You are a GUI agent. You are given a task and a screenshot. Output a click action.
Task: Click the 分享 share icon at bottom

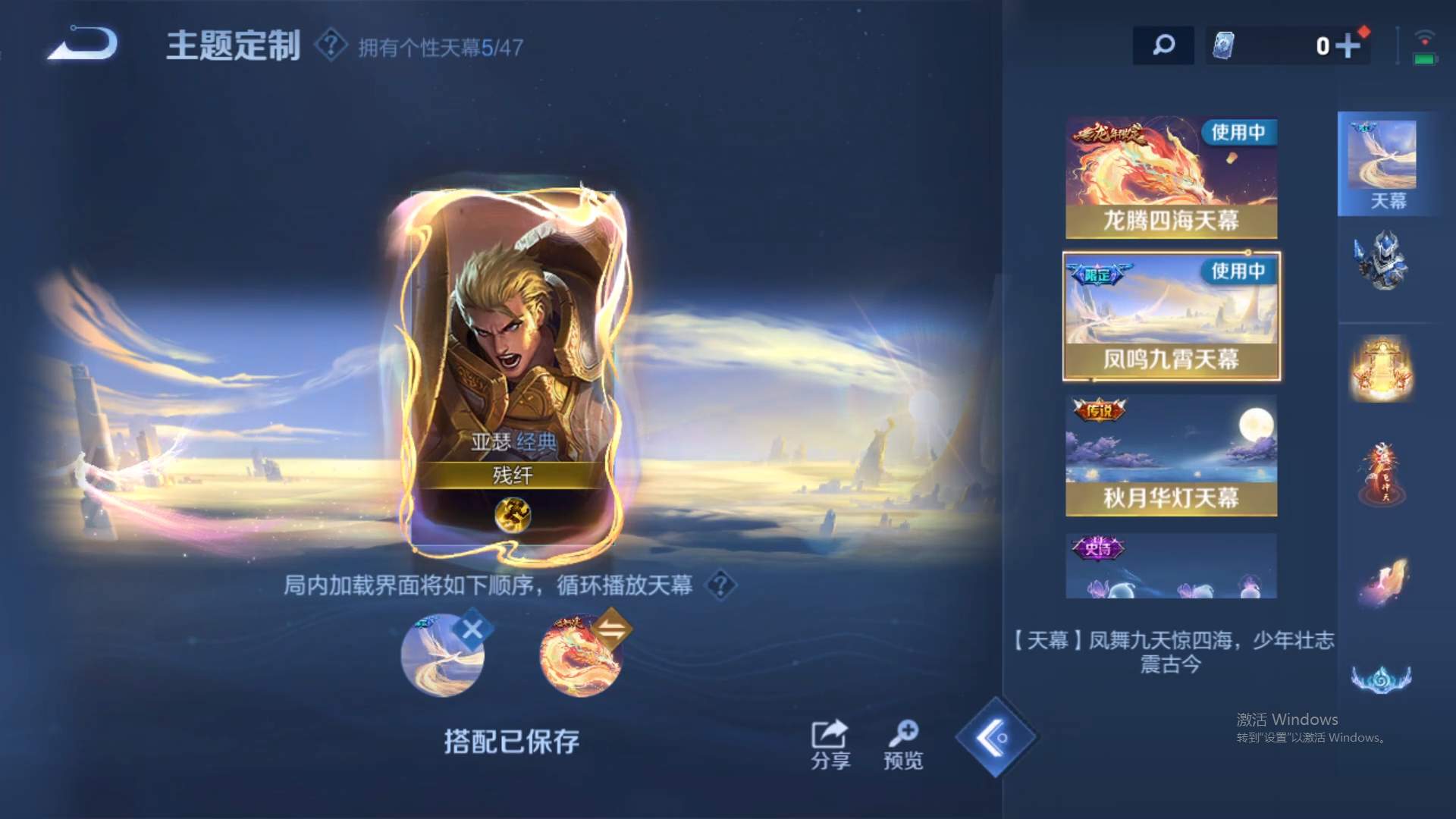tap(830, 736)
